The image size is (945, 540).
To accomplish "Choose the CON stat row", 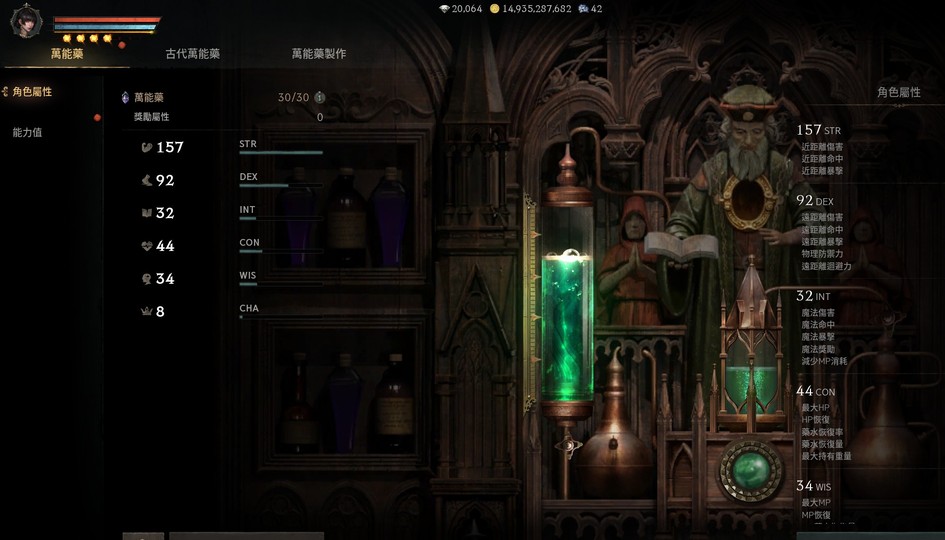I will [x=230, y=246].
